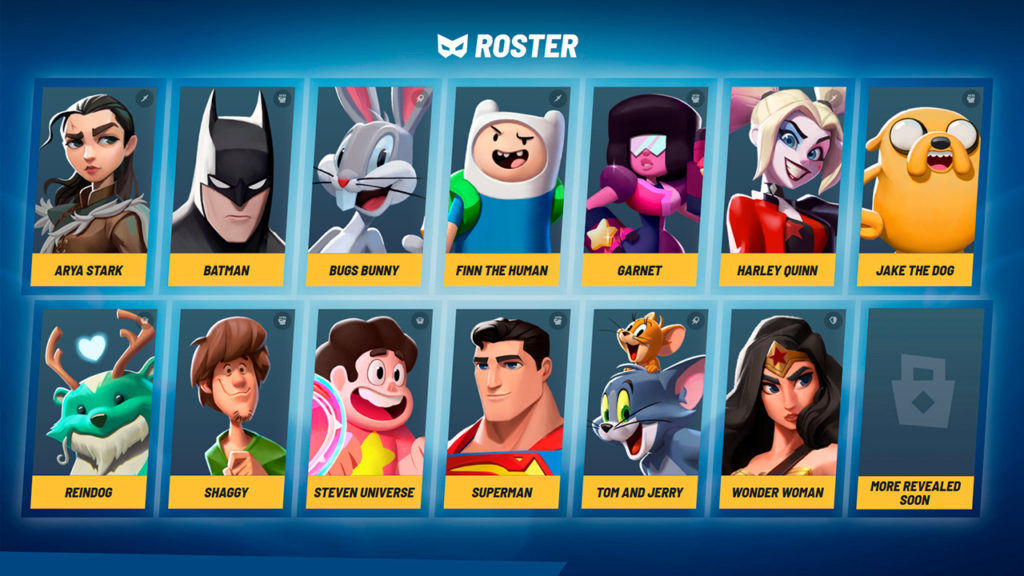Select the Jake the Dog card
Screen dimensions: 1024x576
point(917,185)
